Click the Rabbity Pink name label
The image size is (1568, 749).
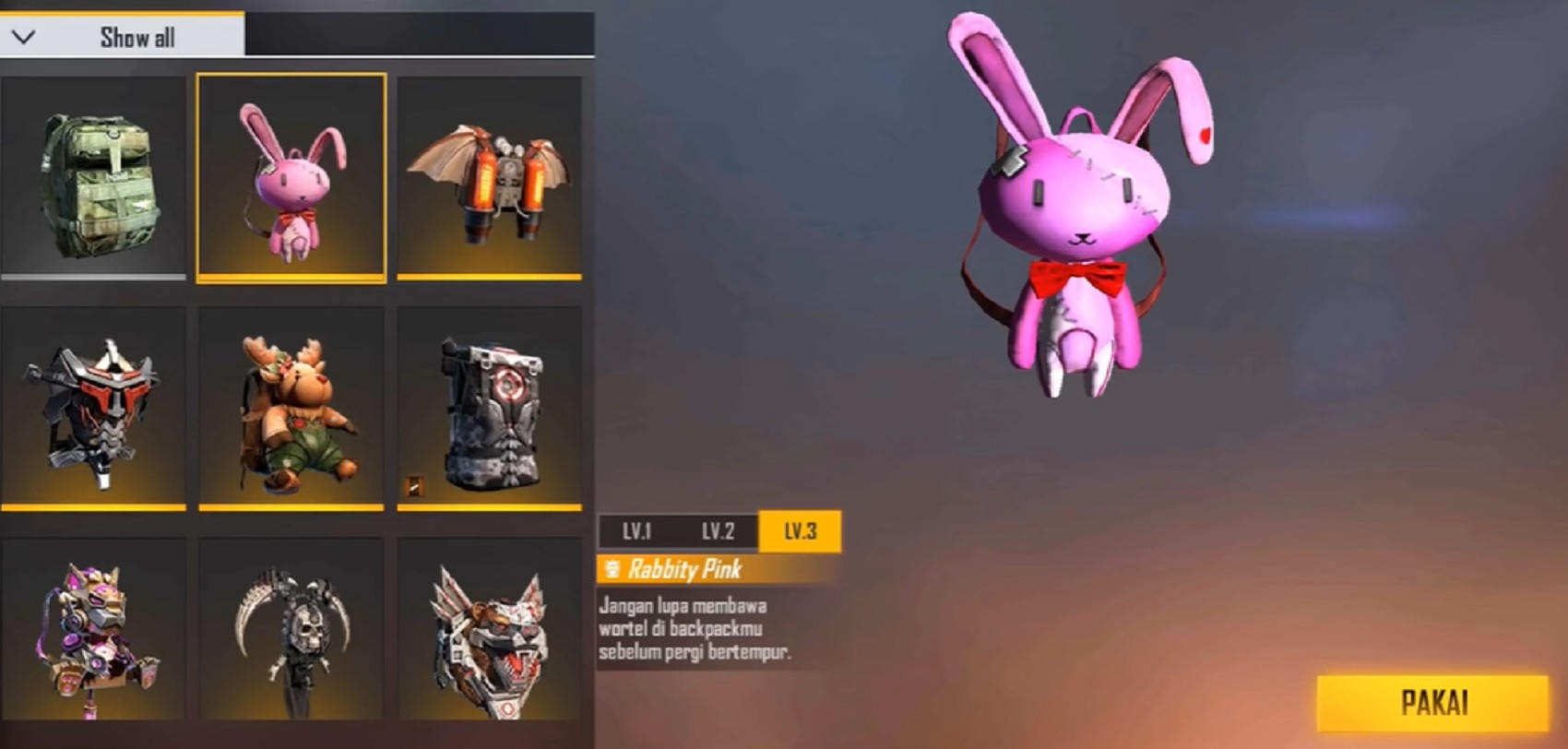[683, 570]
